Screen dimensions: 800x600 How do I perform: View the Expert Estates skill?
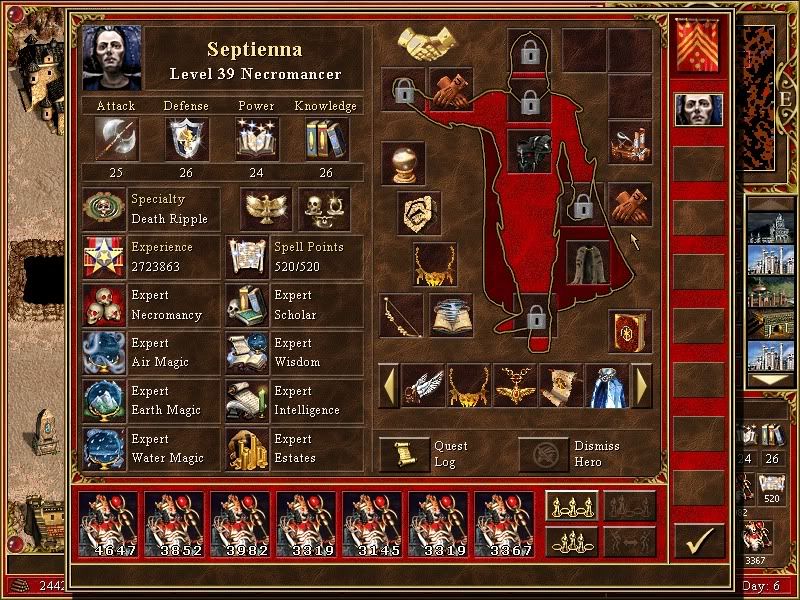pyautogui.click(x=247, y=449)
